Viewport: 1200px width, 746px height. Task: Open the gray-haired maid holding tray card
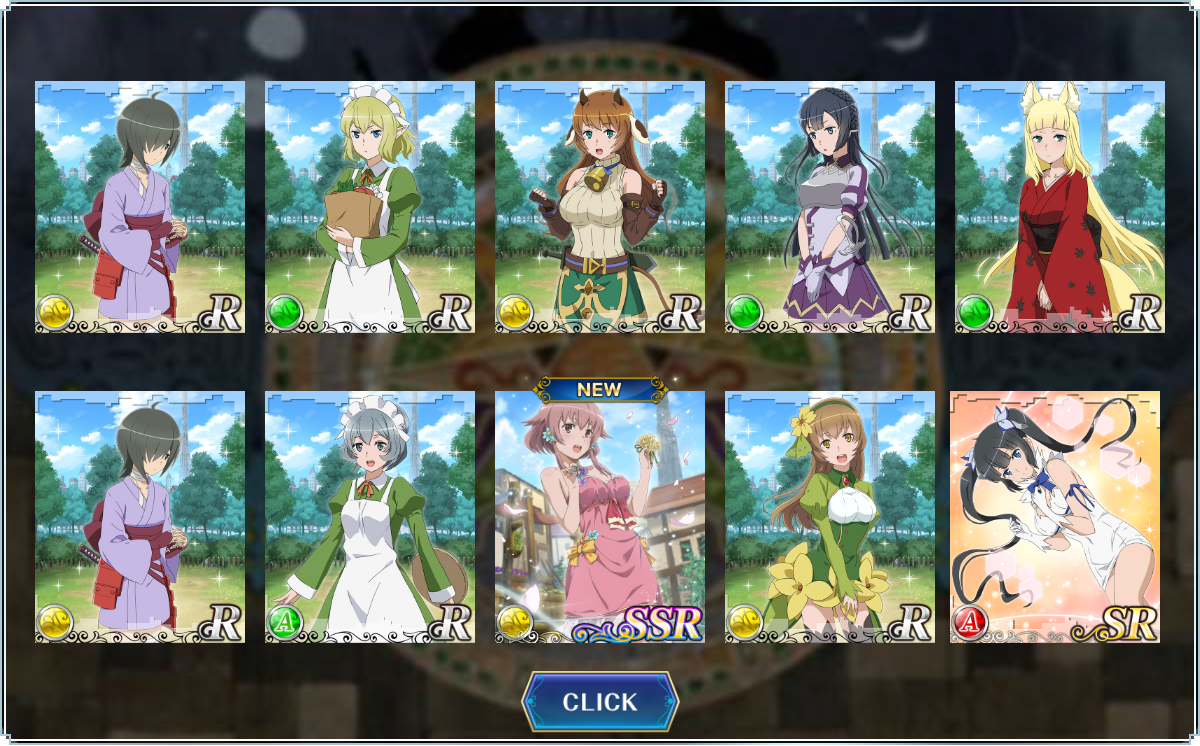pyautogui.click(x=370, y=517)
